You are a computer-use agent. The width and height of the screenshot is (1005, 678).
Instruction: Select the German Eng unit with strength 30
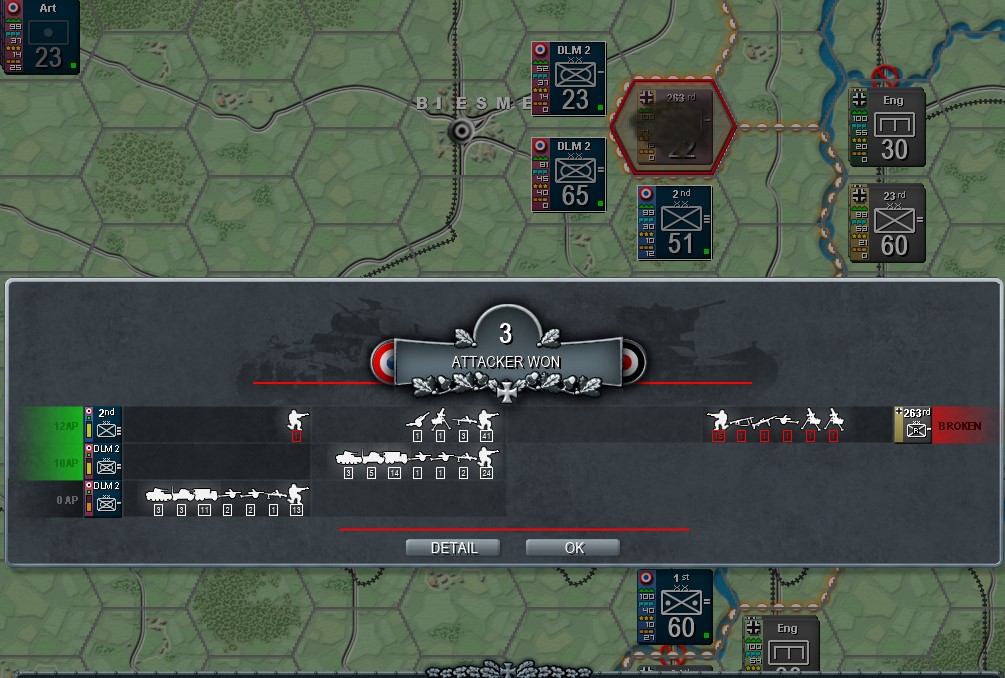pyautogui.click(x=886, y=126)
